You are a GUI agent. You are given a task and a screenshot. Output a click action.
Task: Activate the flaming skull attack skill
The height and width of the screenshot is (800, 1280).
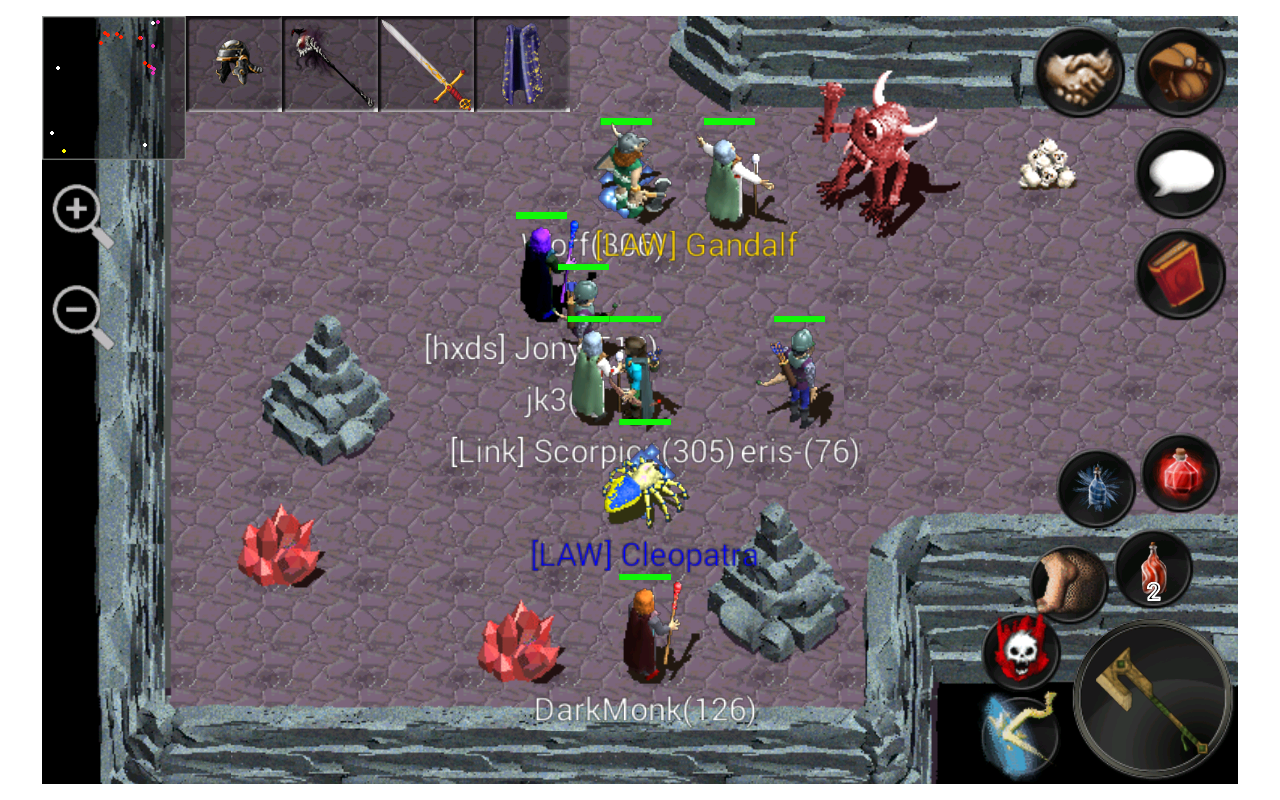[1020, 650]
